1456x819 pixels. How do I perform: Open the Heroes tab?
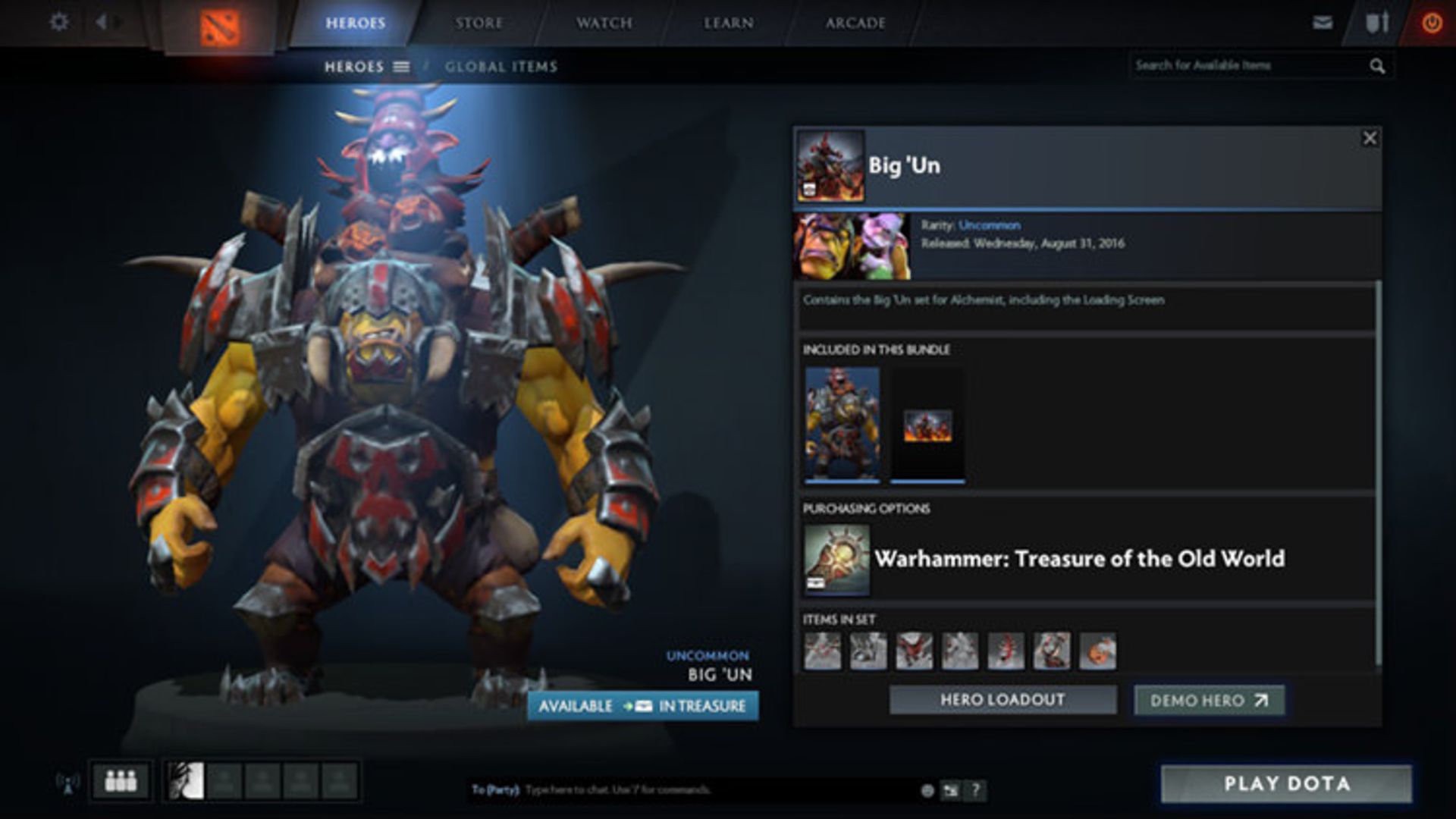coord(355,23)
